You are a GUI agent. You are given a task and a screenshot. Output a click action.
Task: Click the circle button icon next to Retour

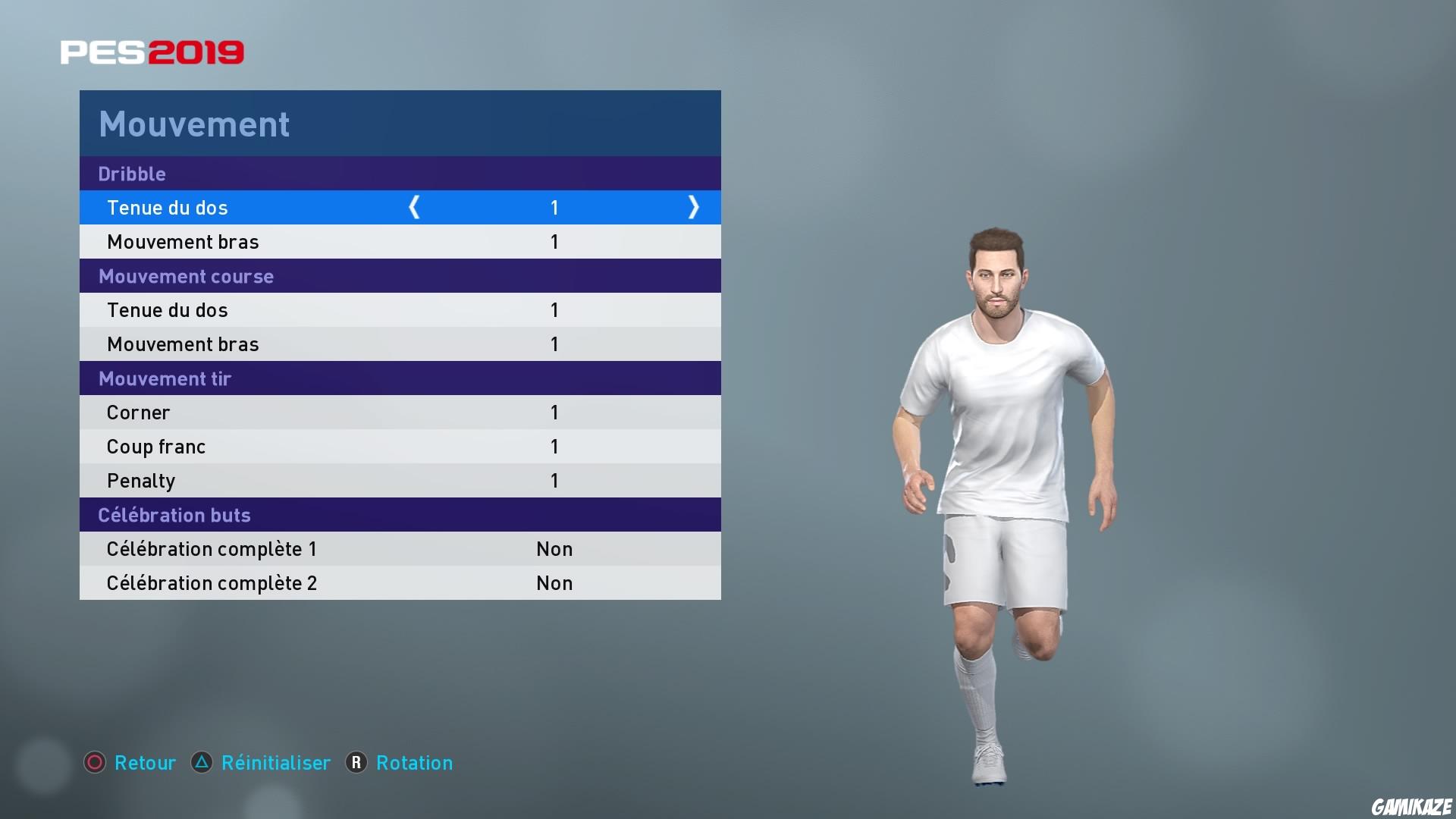tap(95, 763)
